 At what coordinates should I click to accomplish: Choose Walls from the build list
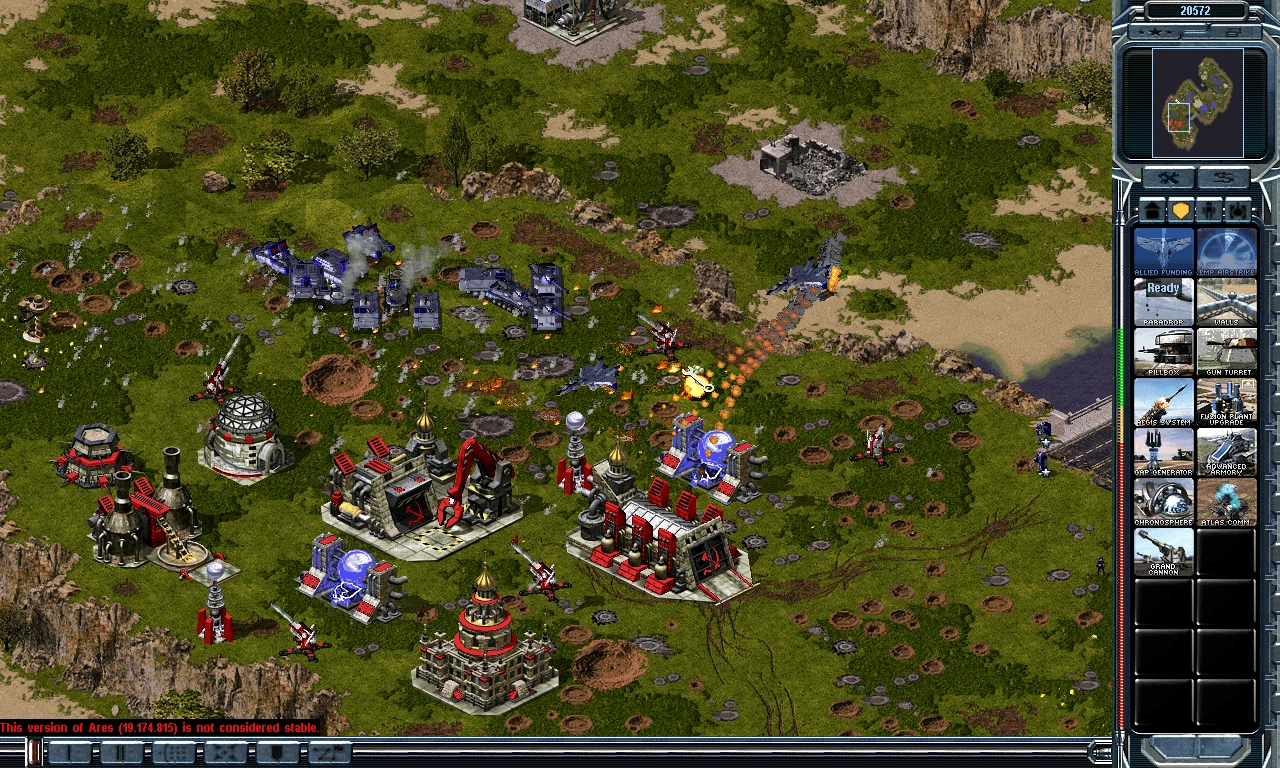click(1226, 302)
